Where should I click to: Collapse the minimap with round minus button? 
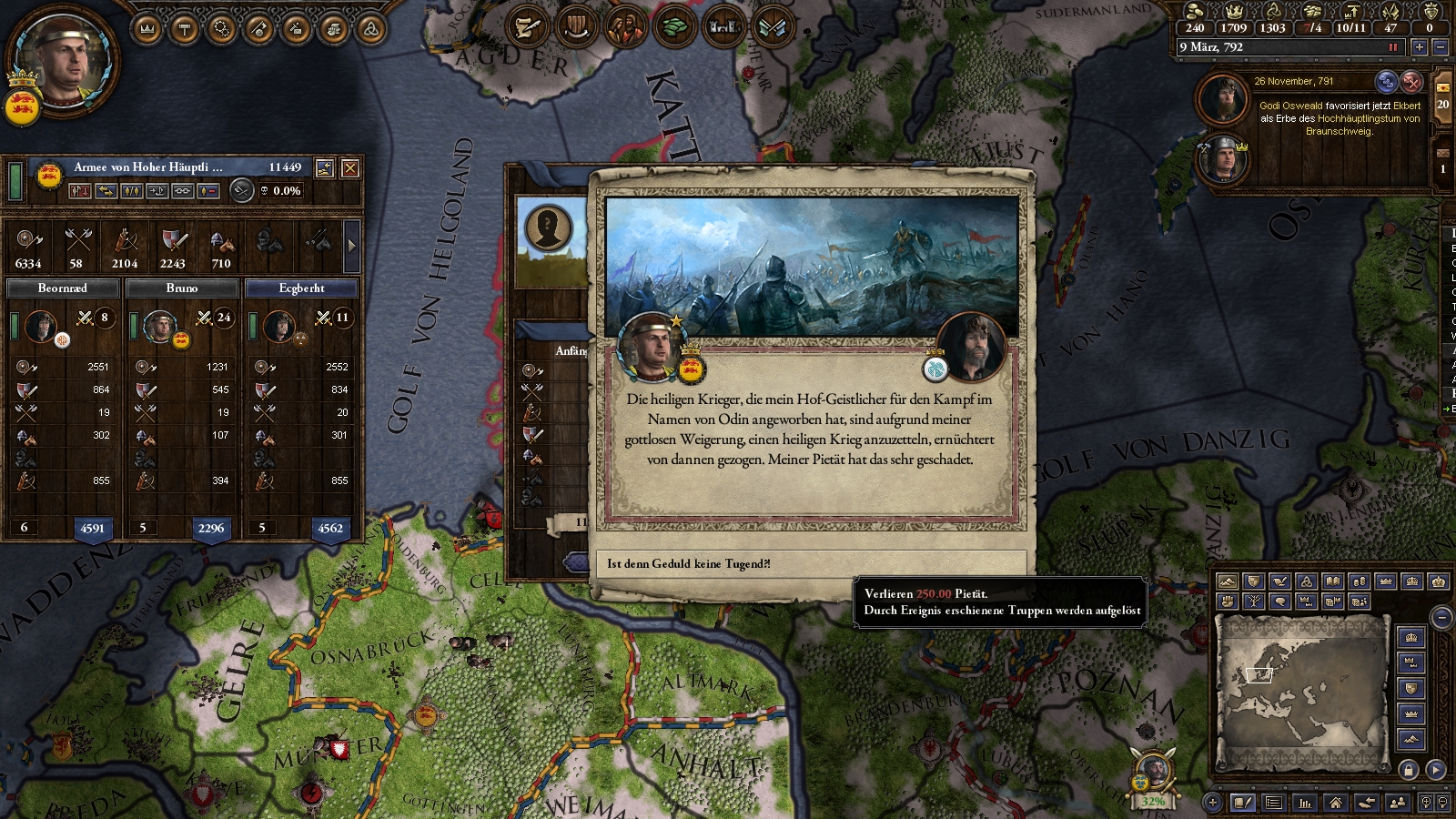[1441, 618]
